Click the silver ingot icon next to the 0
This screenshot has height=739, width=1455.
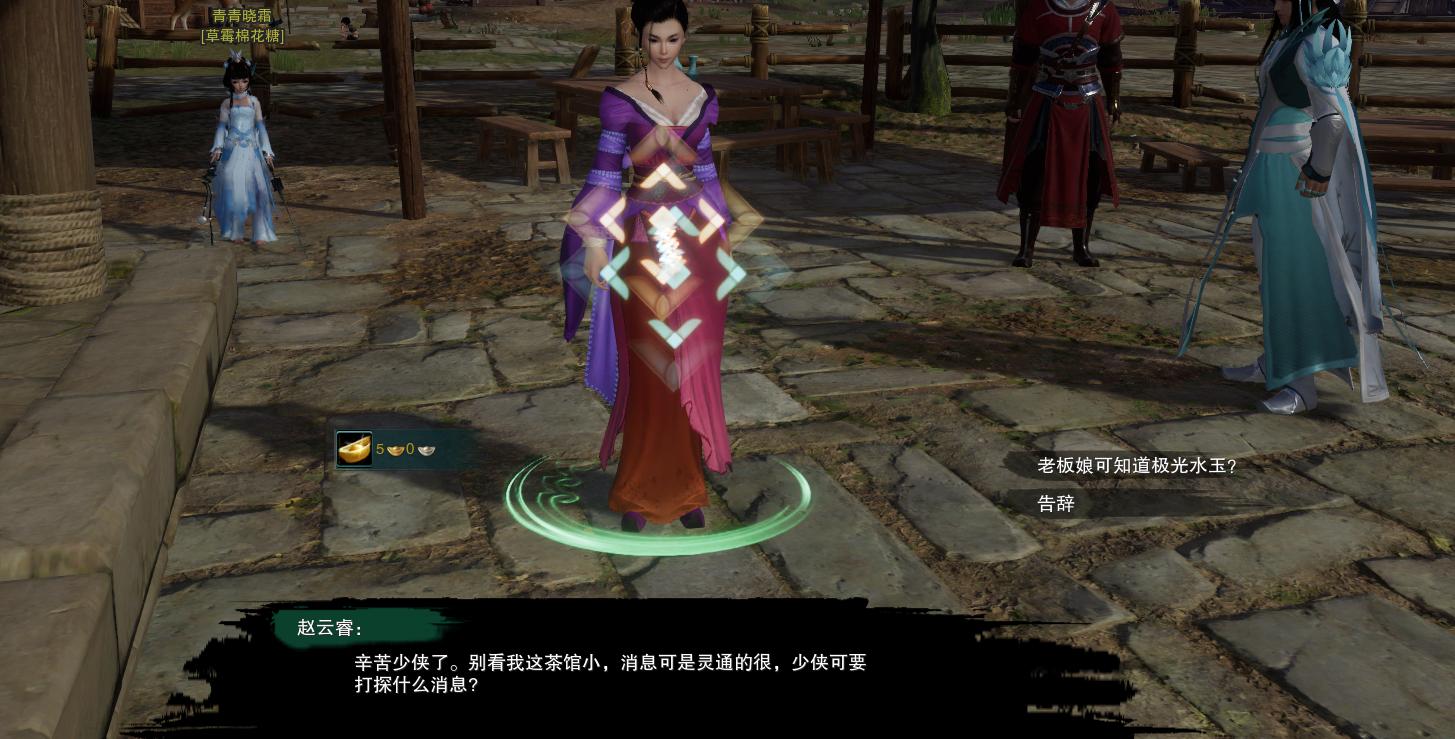[426, 450]
